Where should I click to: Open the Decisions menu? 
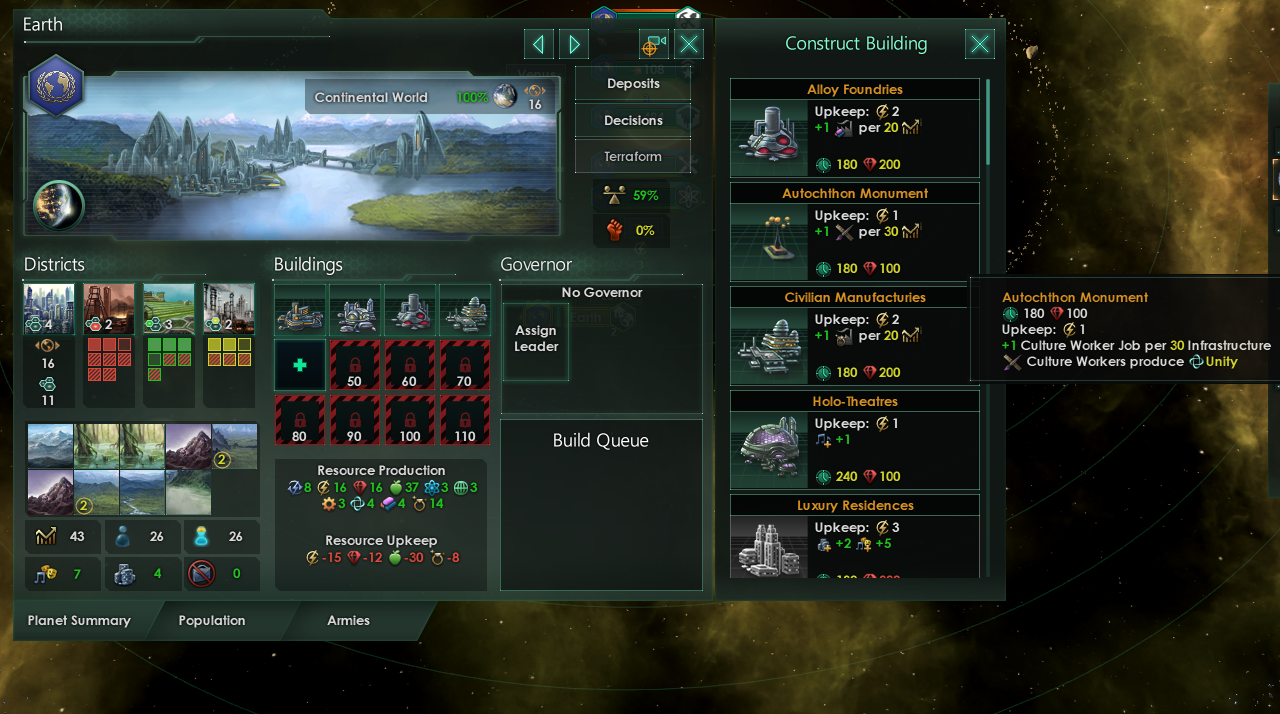pyautogui.click(x=633, y=120)
